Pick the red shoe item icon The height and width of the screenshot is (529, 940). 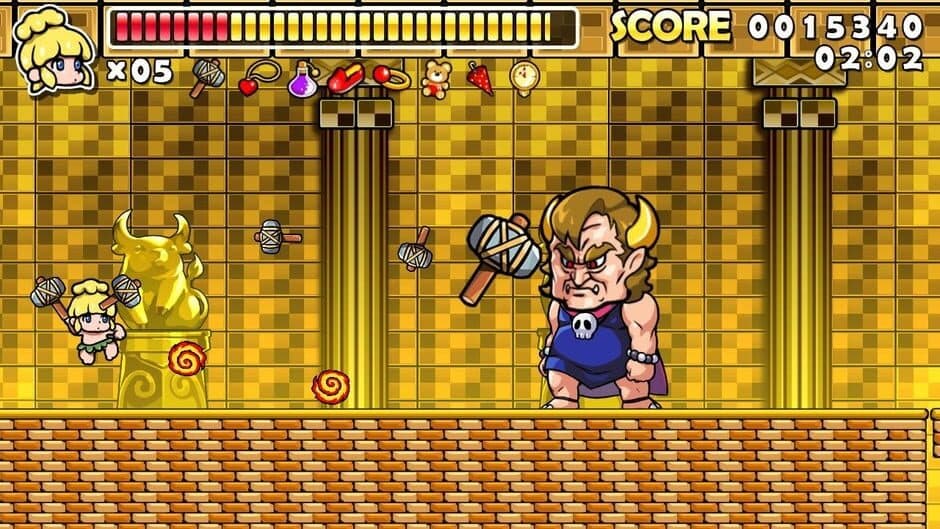tap(344, 78)
